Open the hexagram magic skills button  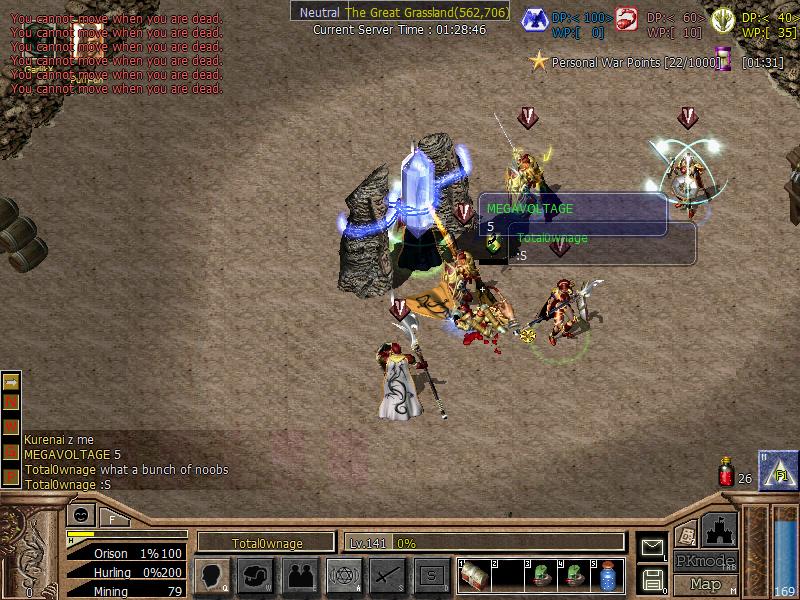[343, 575]
